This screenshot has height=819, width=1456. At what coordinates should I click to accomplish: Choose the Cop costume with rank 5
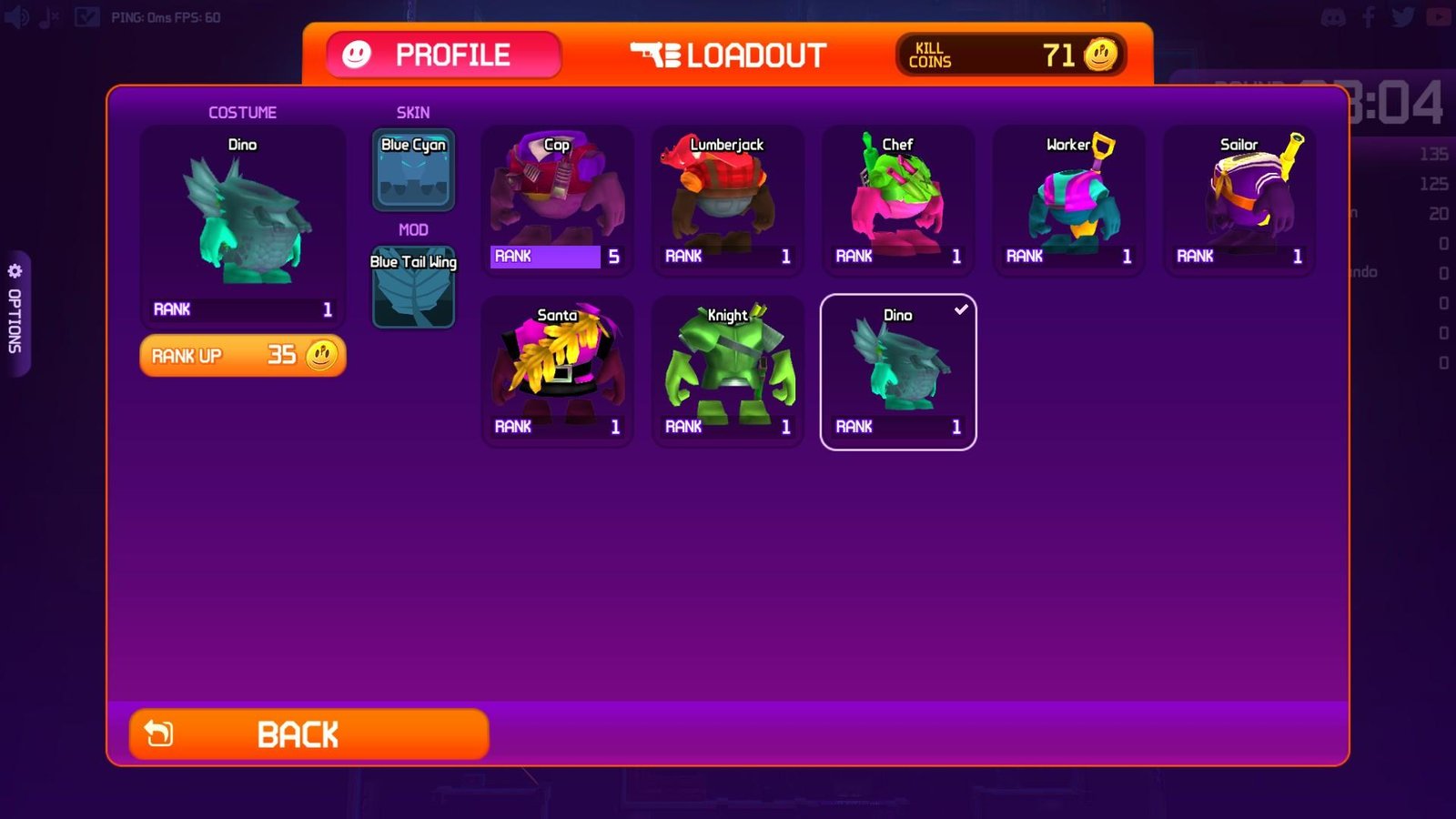pos(556,198)
